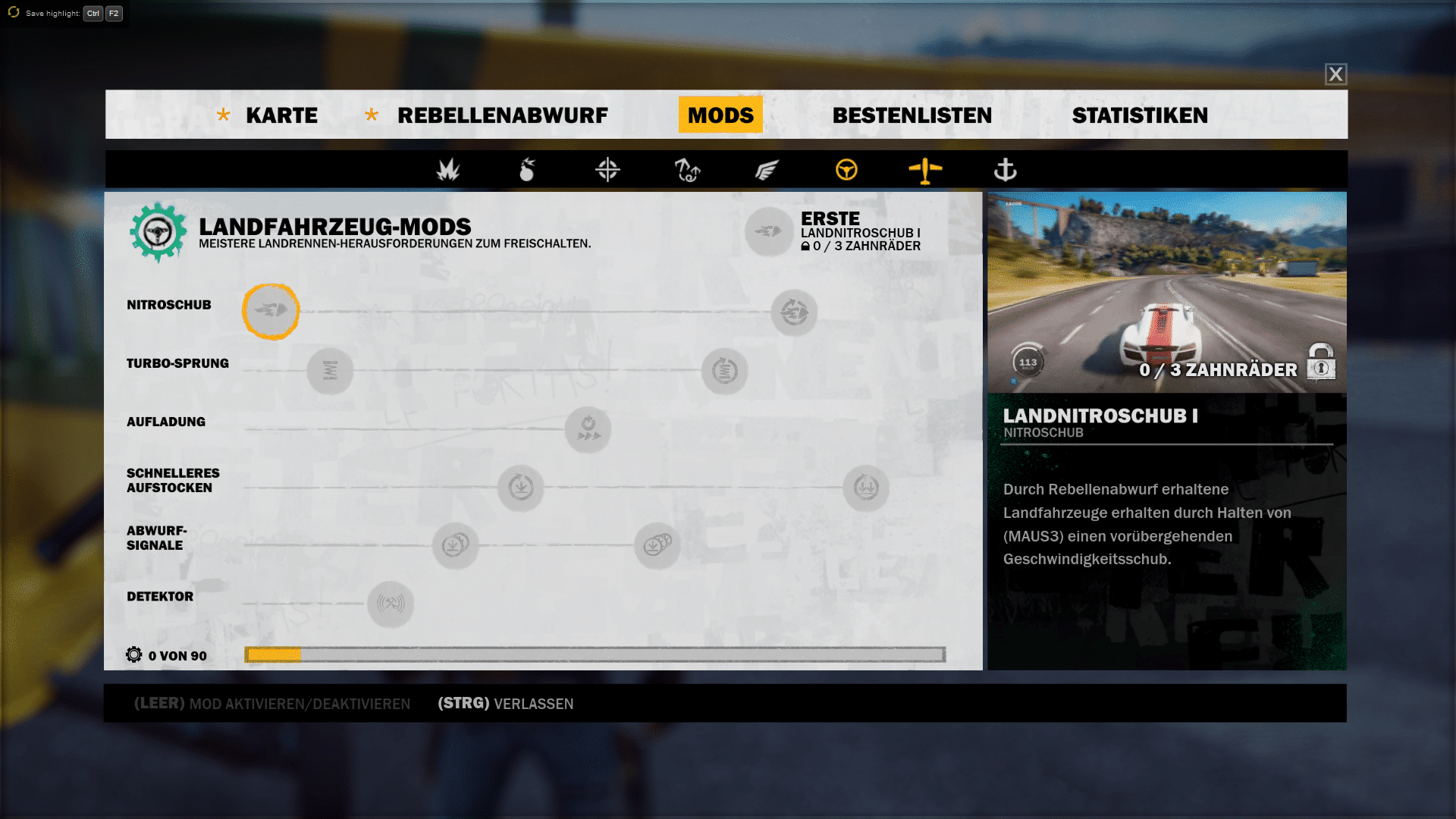Switch to the Karte tab
The image size is (1456, 819).
coord(281,115)
